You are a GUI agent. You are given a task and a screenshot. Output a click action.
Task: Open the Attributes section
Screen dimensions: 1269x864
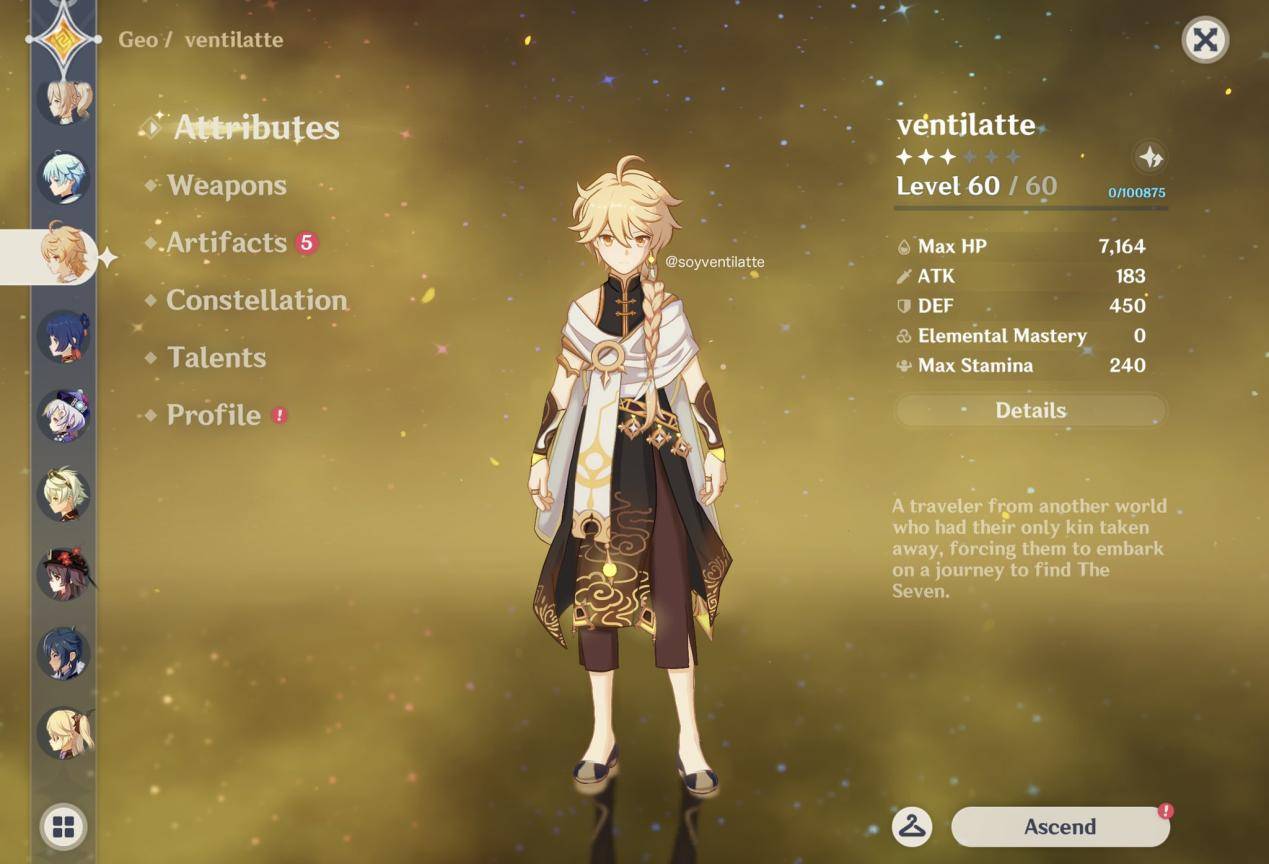click(x=256, y=128)
